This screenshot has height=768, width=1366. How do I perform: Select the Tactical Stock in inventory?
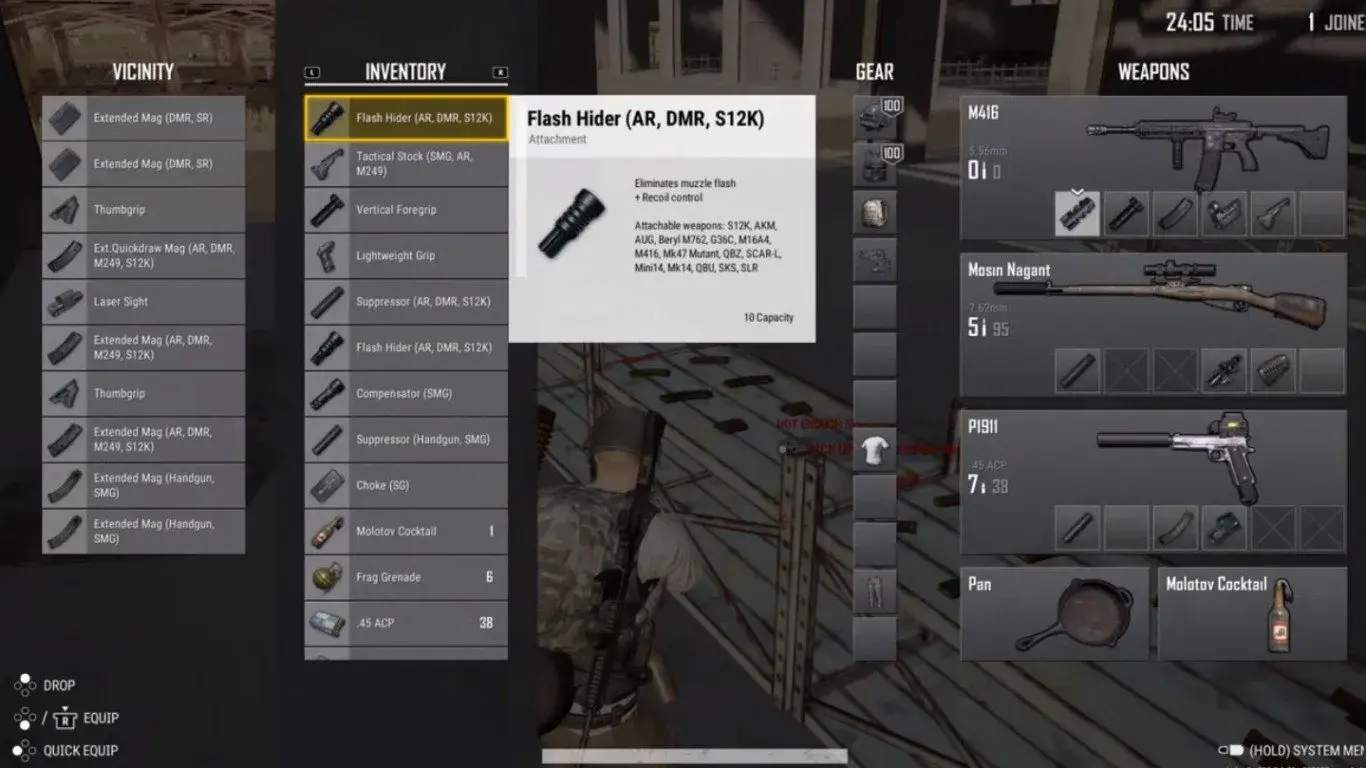click(x=406, y=164)
